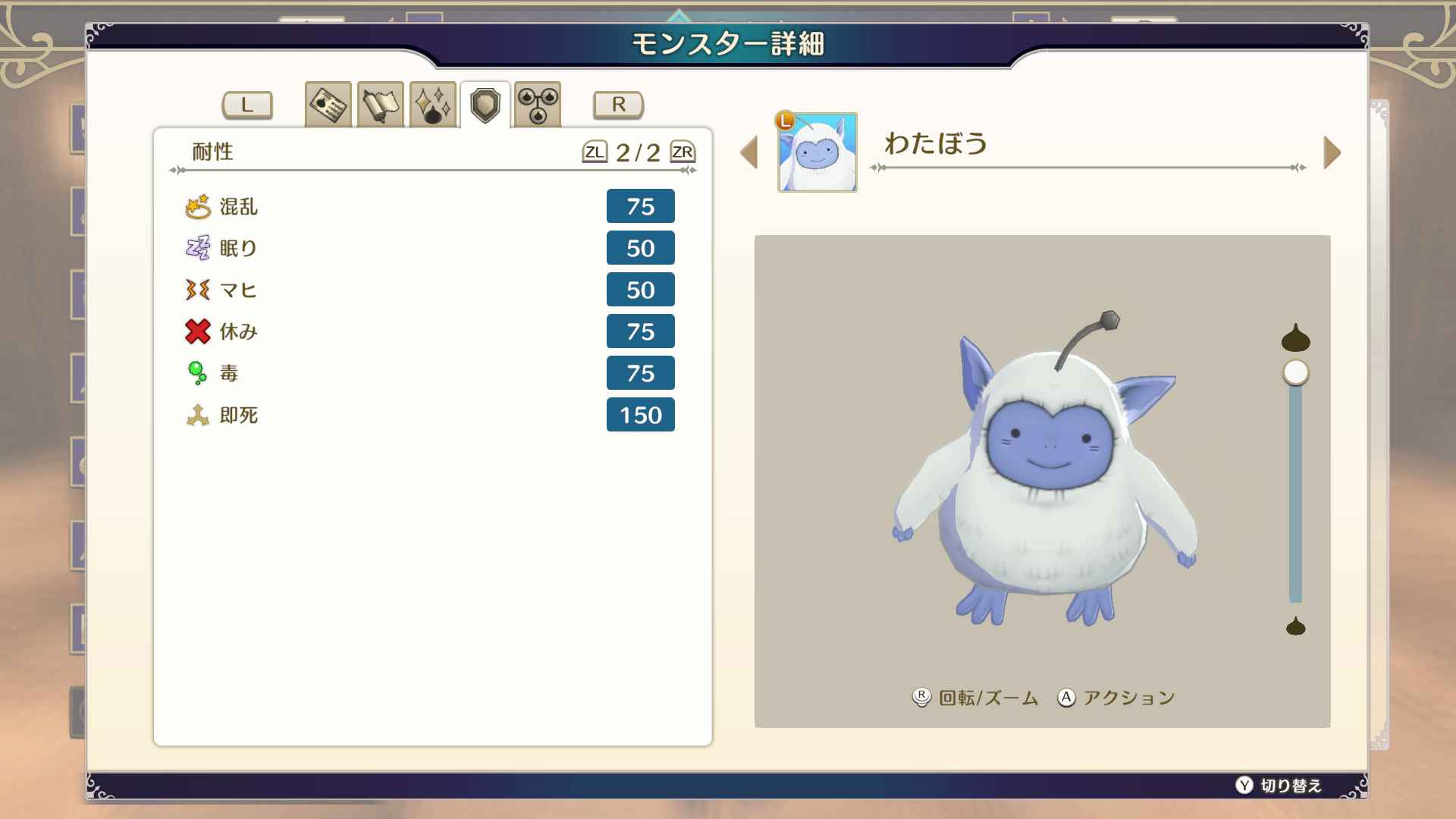This screenshot has height=819, width=1456.
Task: Choose the マヒ resistance row
Action: (x=429, y=290)
